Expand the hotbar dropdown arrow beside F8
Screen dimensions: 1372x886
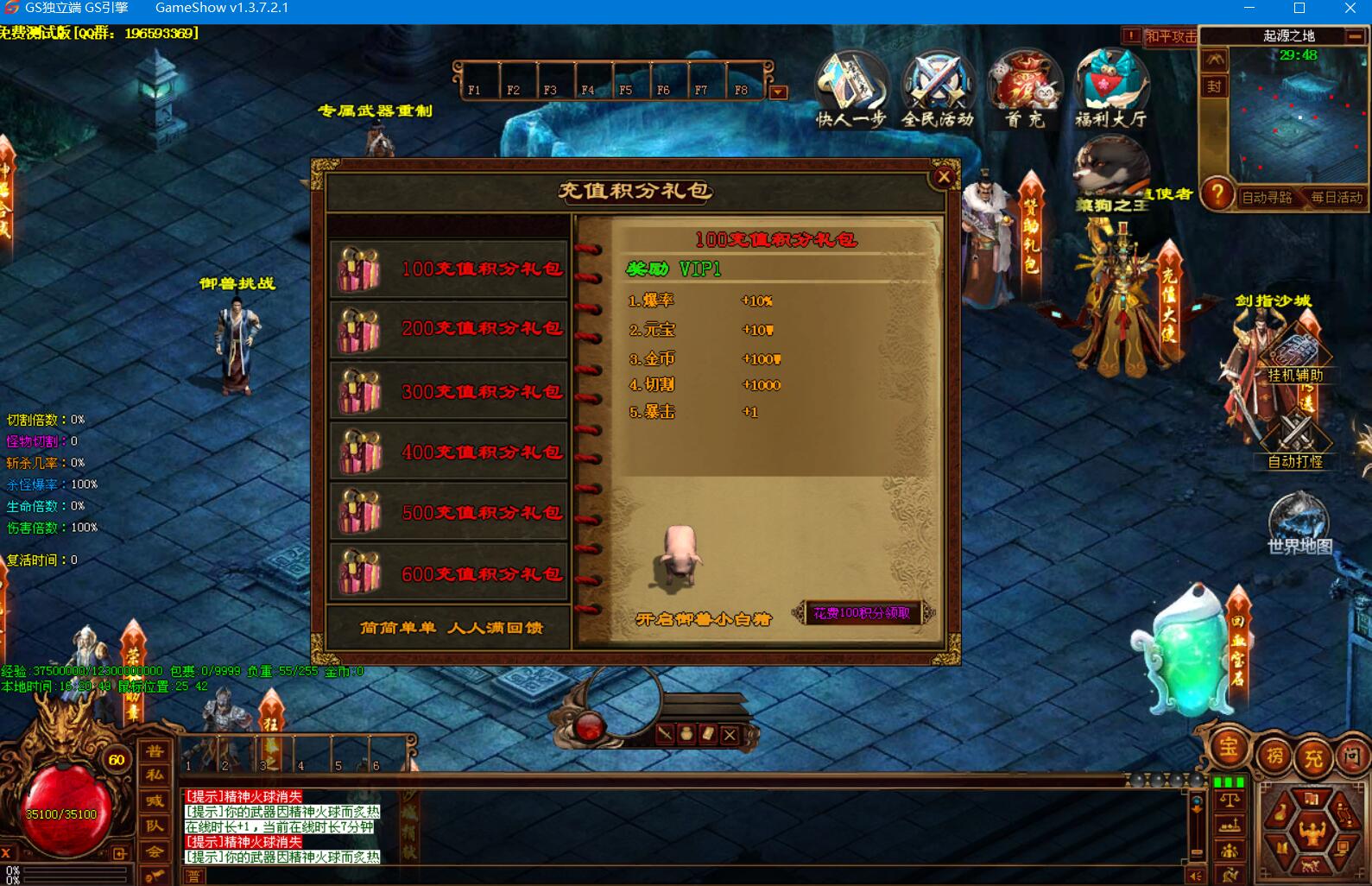click(778, 91)
